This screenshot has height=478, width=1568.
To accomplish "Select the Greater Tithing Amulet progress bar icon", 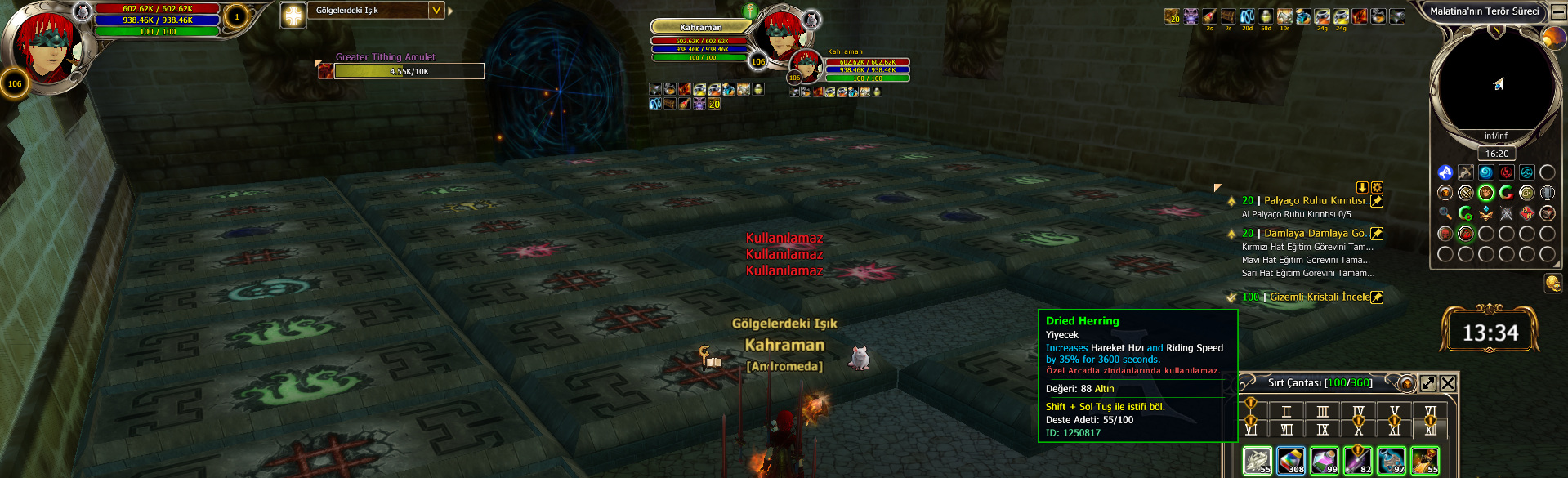I will click(325, 71).
